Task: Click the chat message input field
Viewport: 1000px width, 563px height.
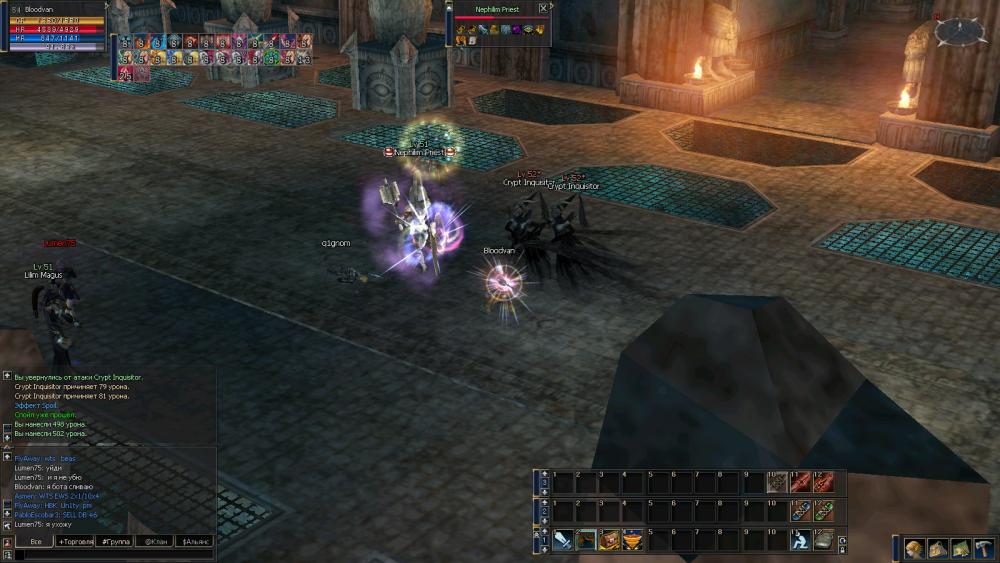Action: [x=110, y=554]
